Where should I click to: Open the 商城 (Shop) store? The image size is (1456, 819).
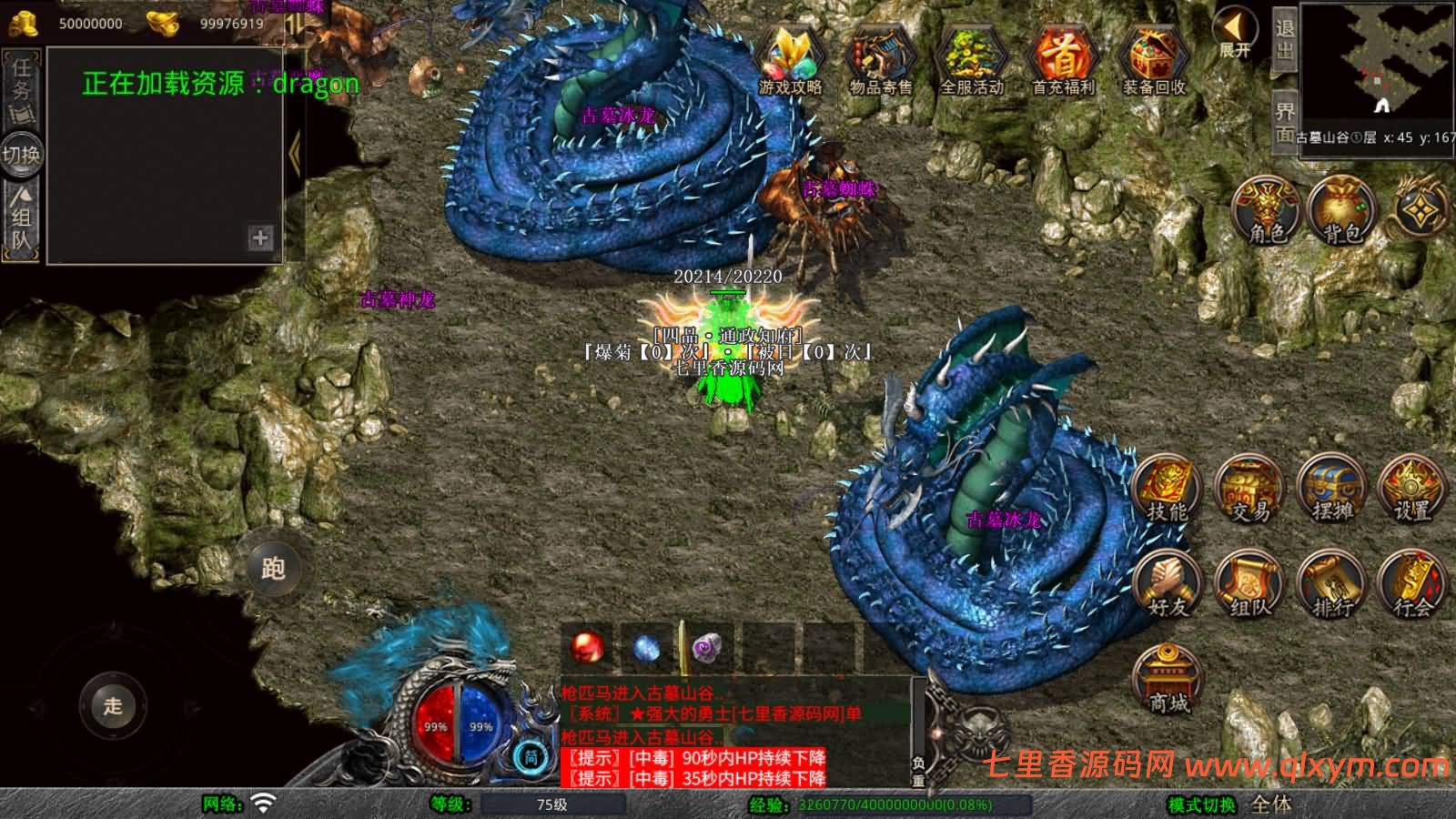click(1168, 675)
